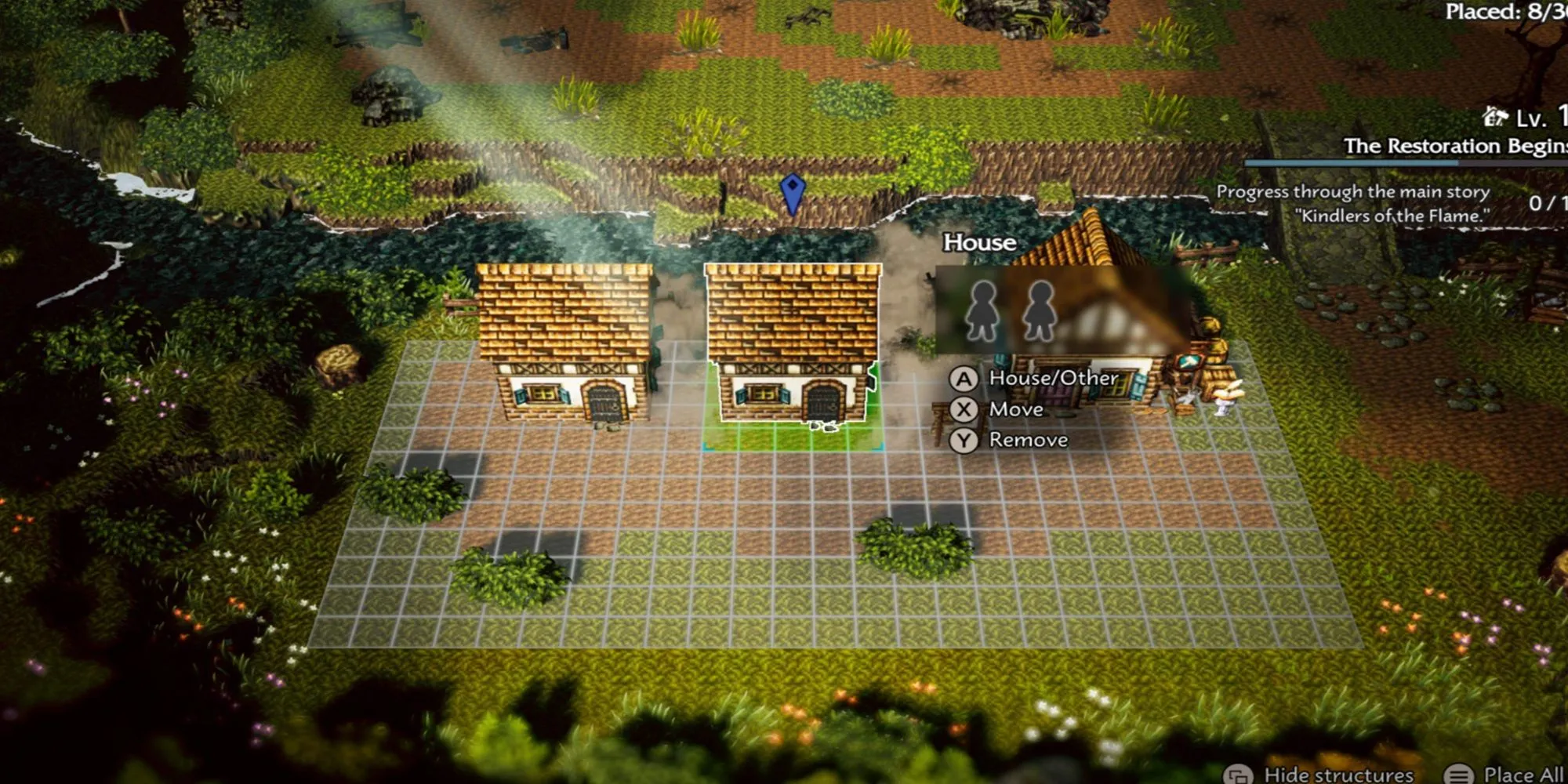Screen dimensions: 1568x784
Task: Open the House label header
Action: 978,243
